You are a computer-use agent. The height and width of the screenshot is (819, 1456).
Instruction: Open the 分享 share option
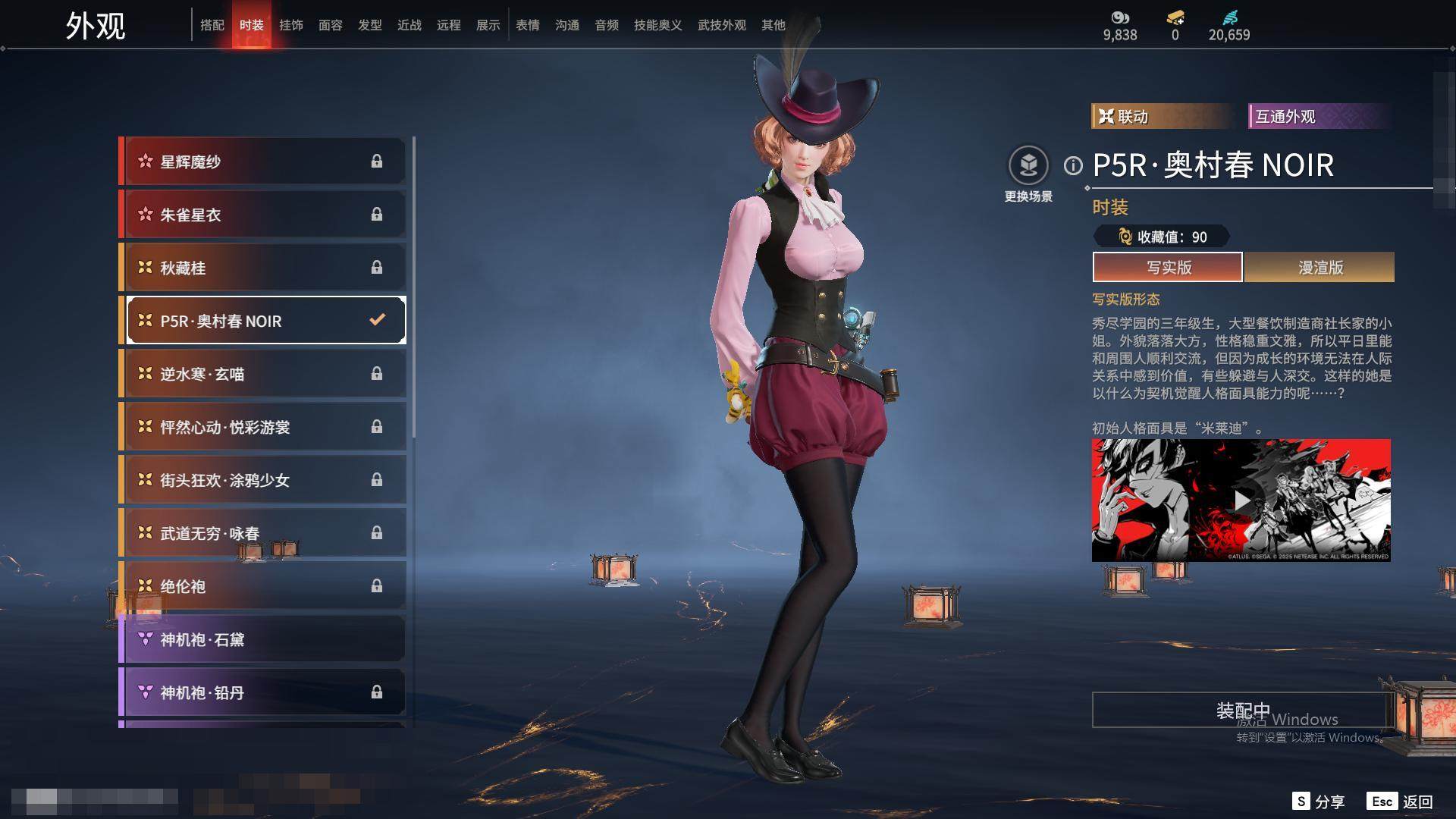pyautogui.click(x=1319, y=802)
